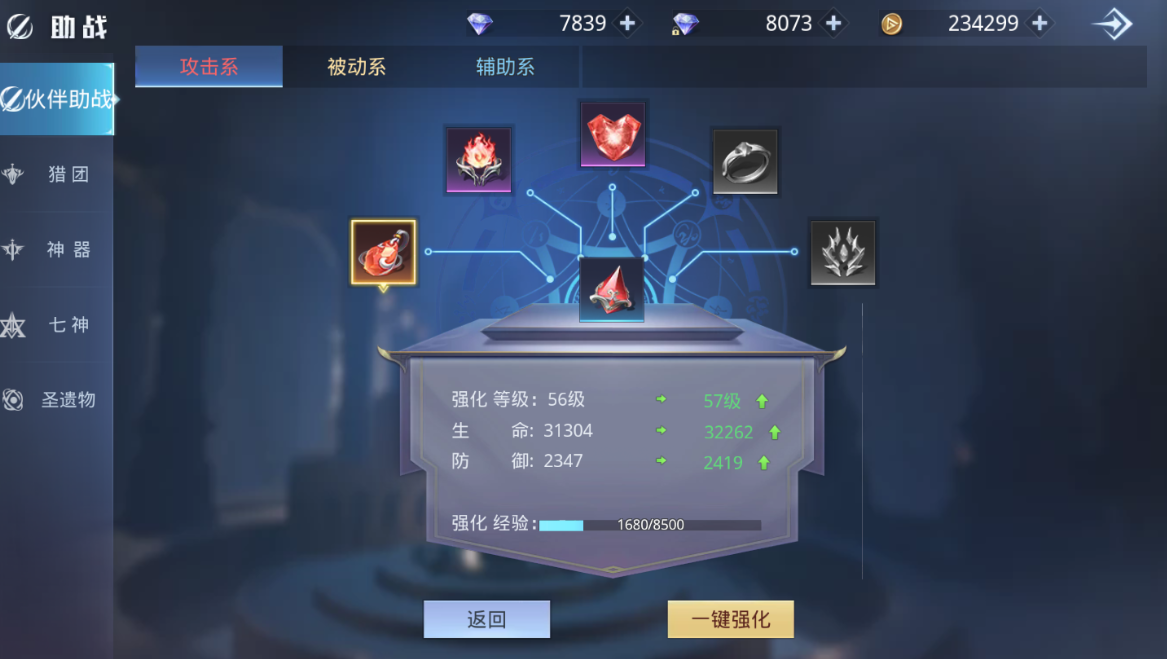Image resolution: width=1167 pixels, height=659 pixels.
Task: Add gold coins with the plus button
Action: click(1039, 23)
